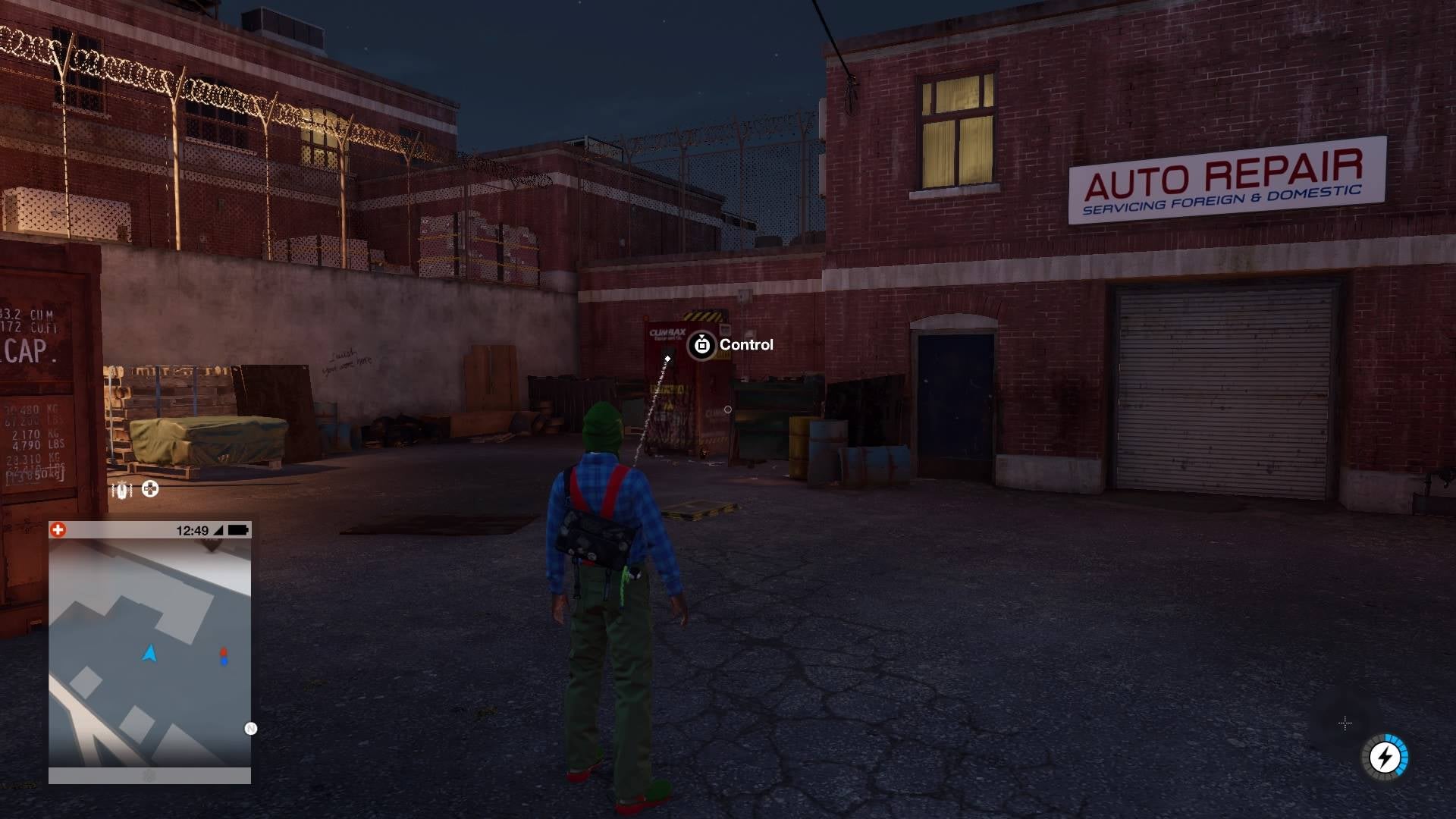1456x819 pixels.
Task: Click the player arrow on the minimap
Action: (x=149, y=652)
